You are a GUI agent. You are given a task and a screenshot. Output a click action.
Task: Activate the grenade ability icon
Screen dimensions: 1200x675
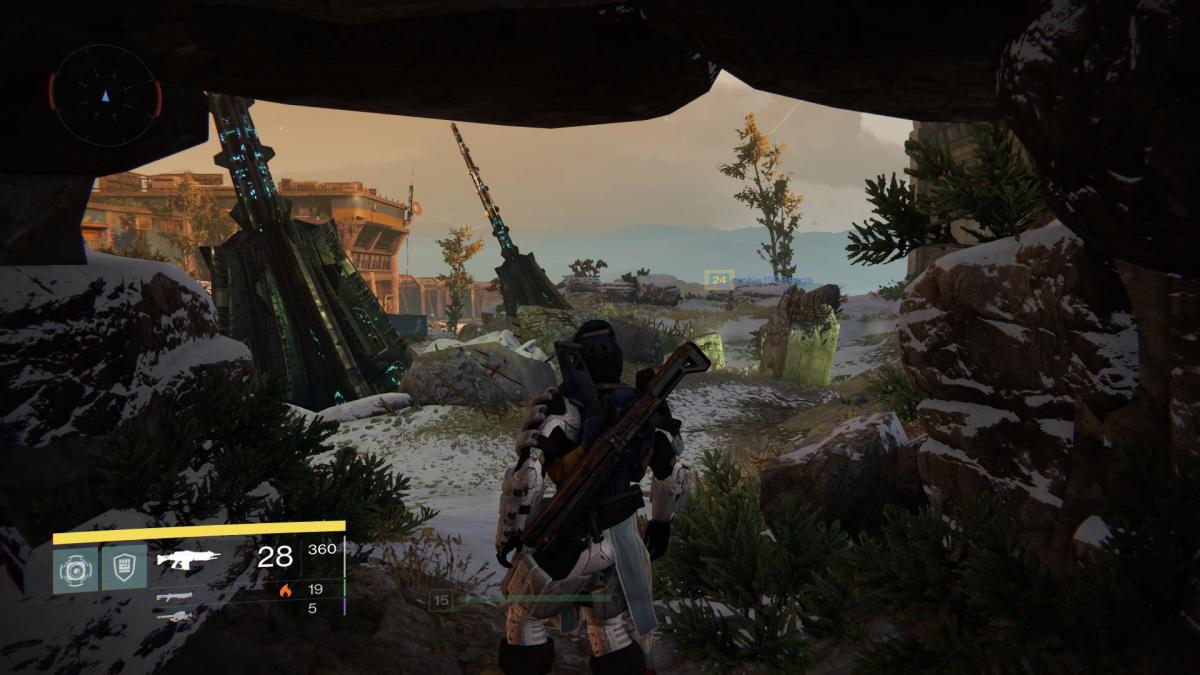[76, 568]
